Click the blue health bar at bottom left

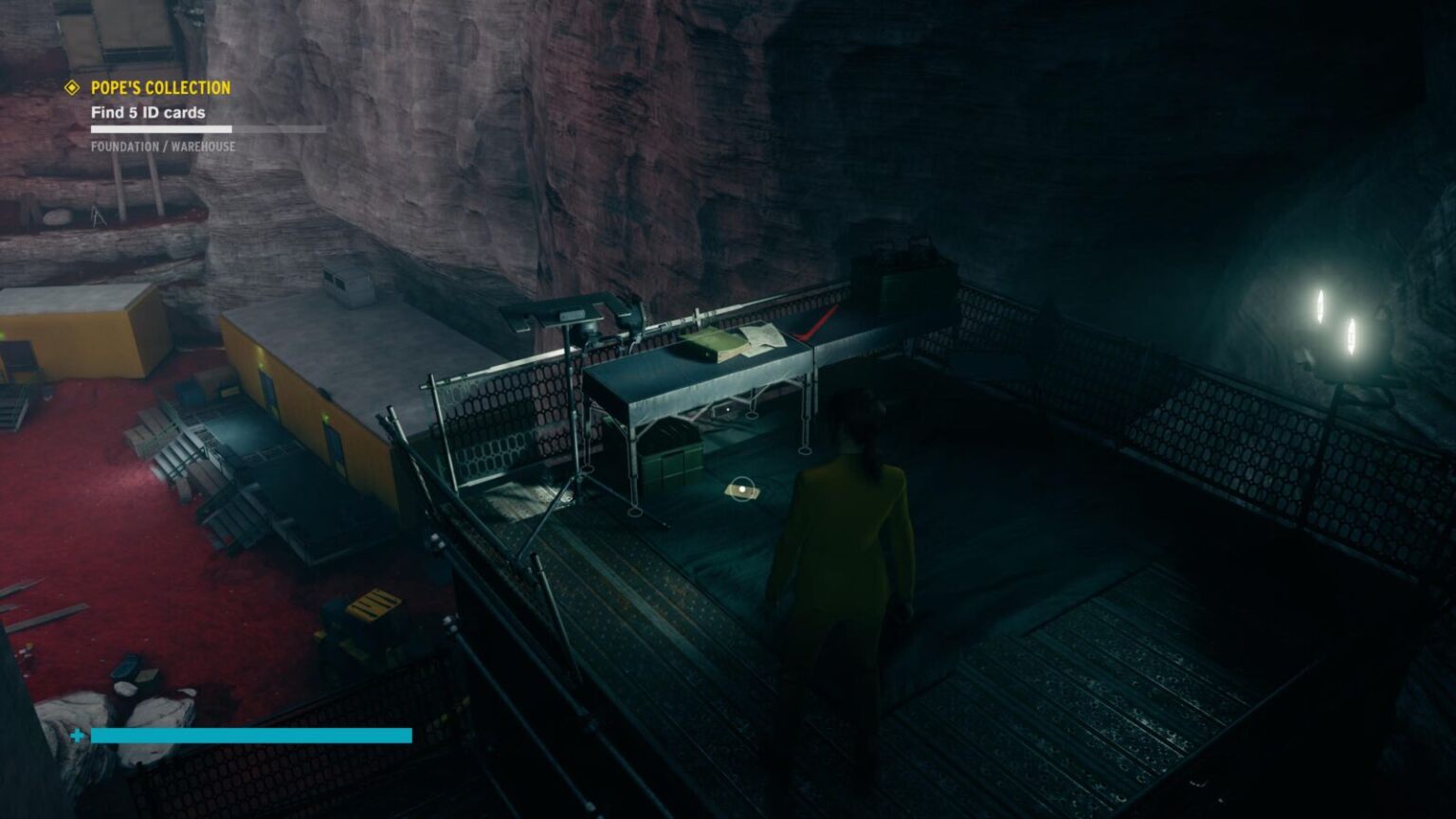pos(251,735)
